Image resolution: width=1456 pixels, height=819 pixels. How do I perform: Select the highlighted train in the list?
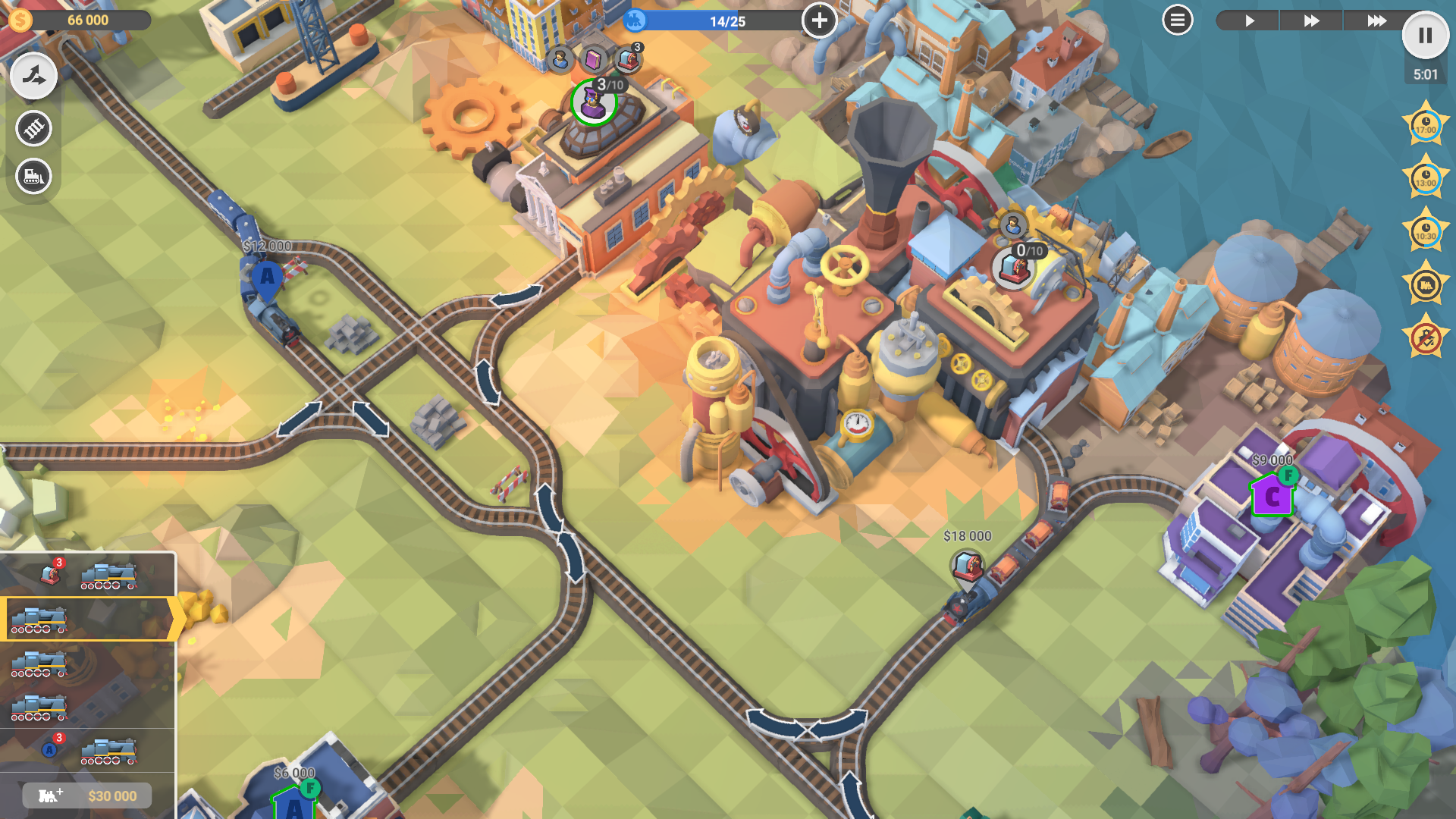[87, 619]
